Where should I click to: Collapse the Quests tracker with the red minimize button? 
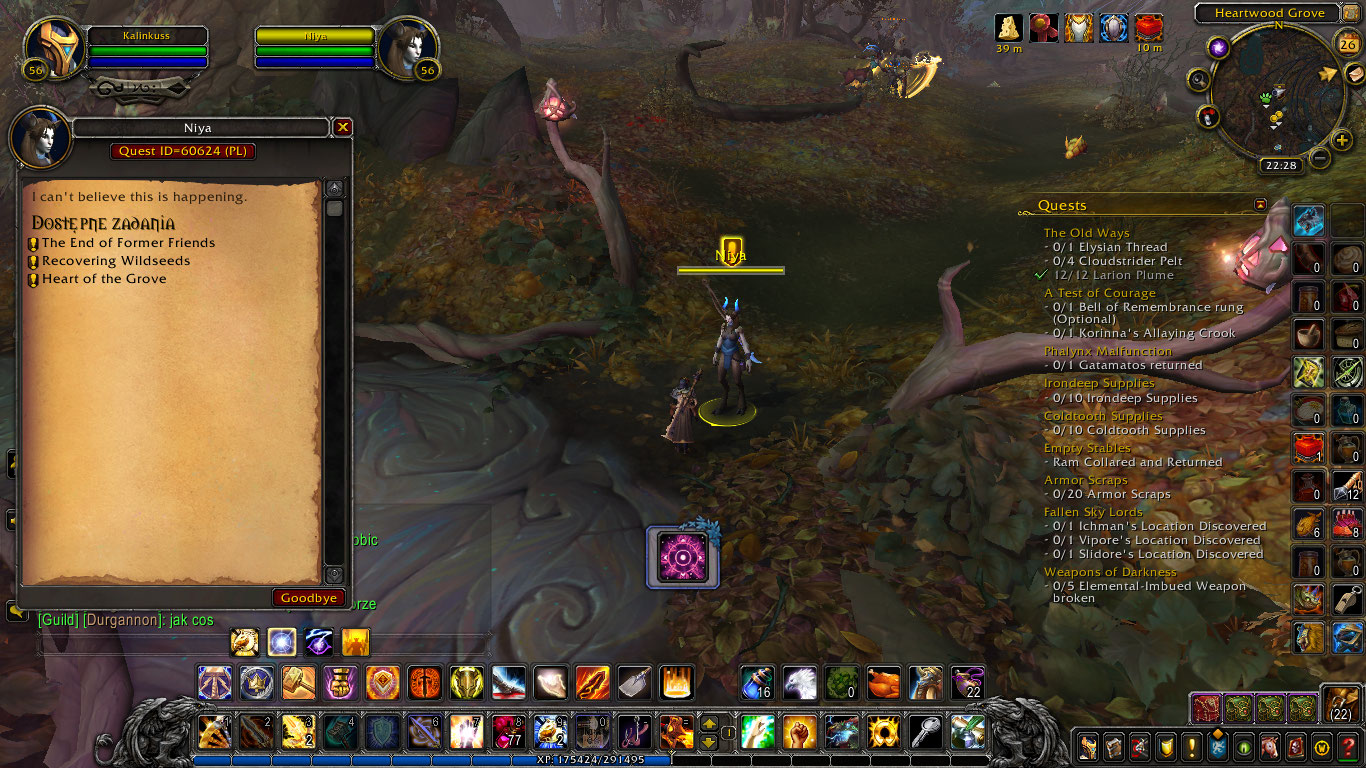tap(1258, 205)
